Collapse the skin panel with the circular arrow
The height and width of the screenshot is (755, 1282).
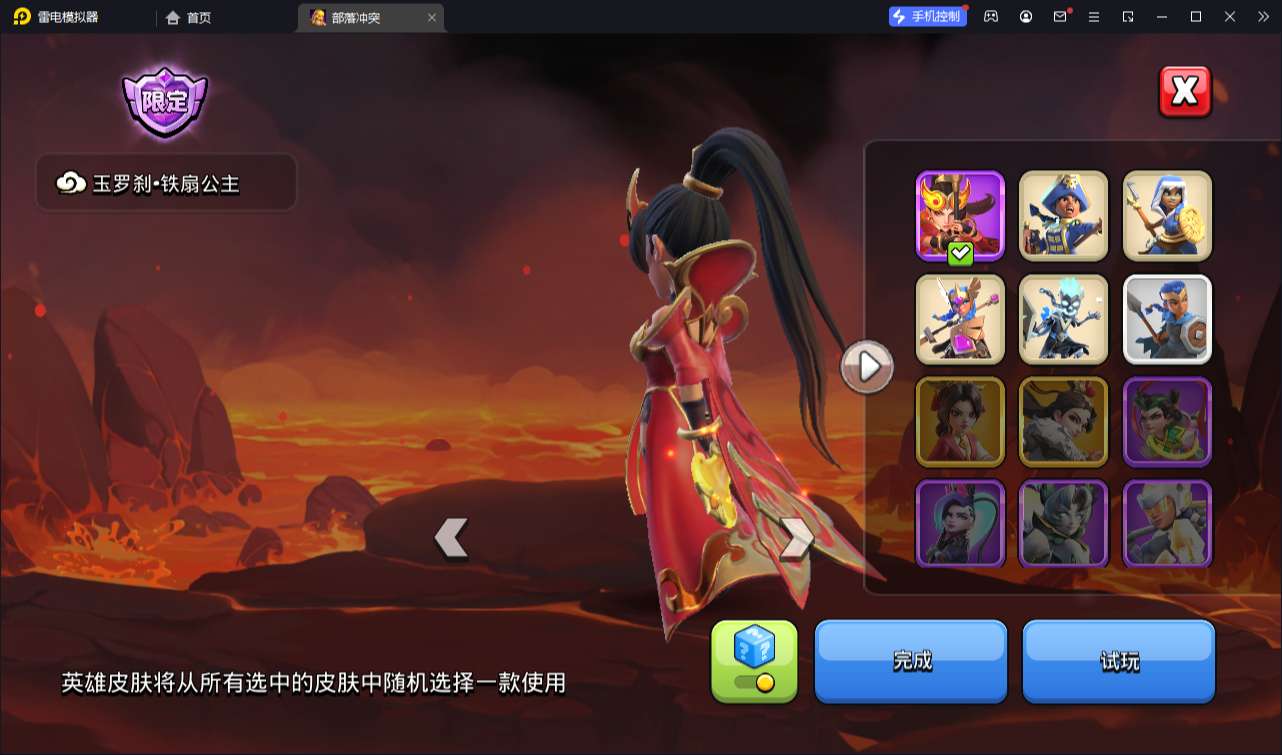(x=866, y=366)
